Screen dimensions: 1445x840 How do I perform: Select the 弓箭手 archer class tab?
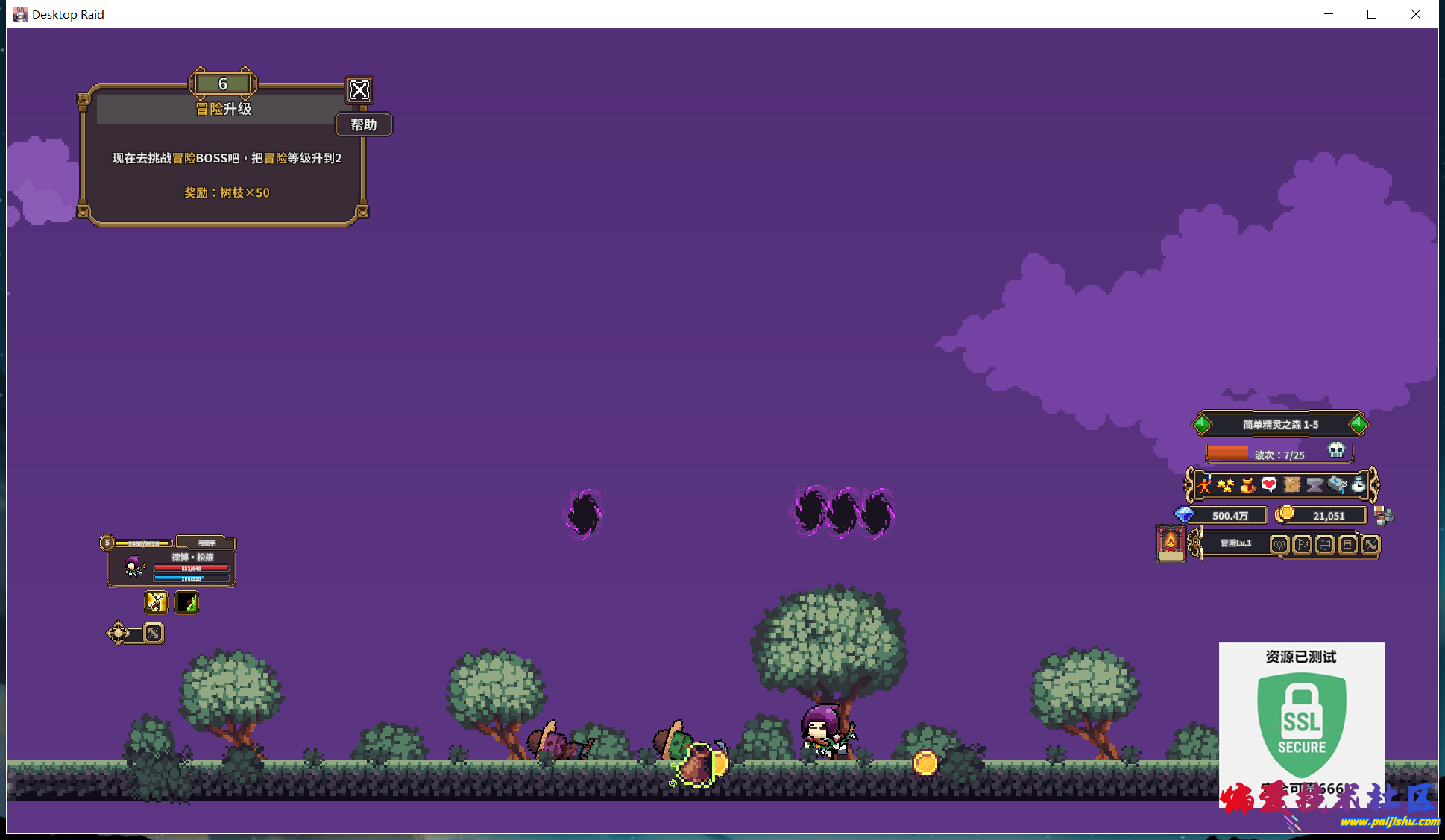pos(207,543)
